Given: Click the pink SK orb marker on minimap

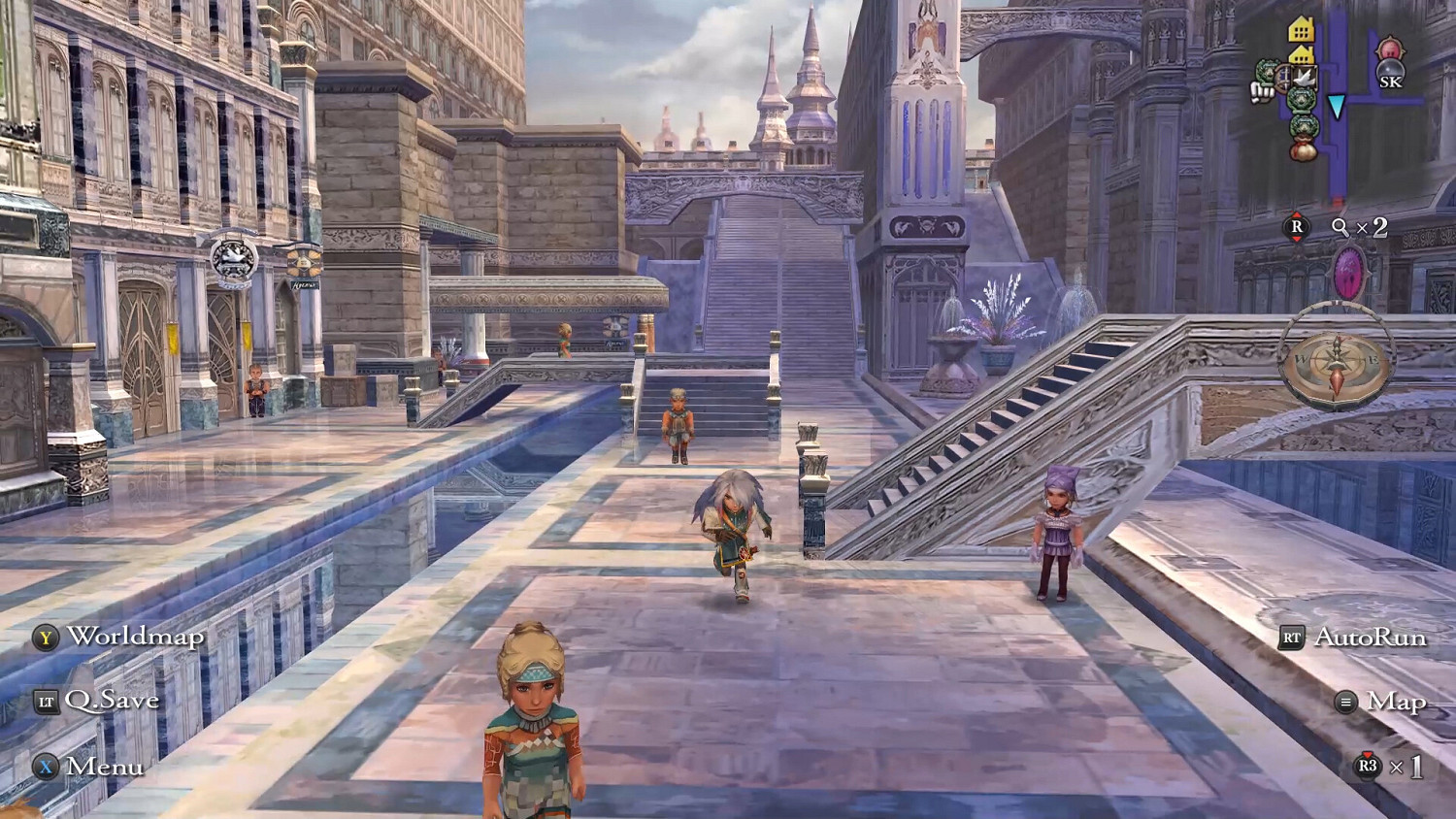Looking at the screenshot, I should pyautogui.click(x=1390, y=50).
